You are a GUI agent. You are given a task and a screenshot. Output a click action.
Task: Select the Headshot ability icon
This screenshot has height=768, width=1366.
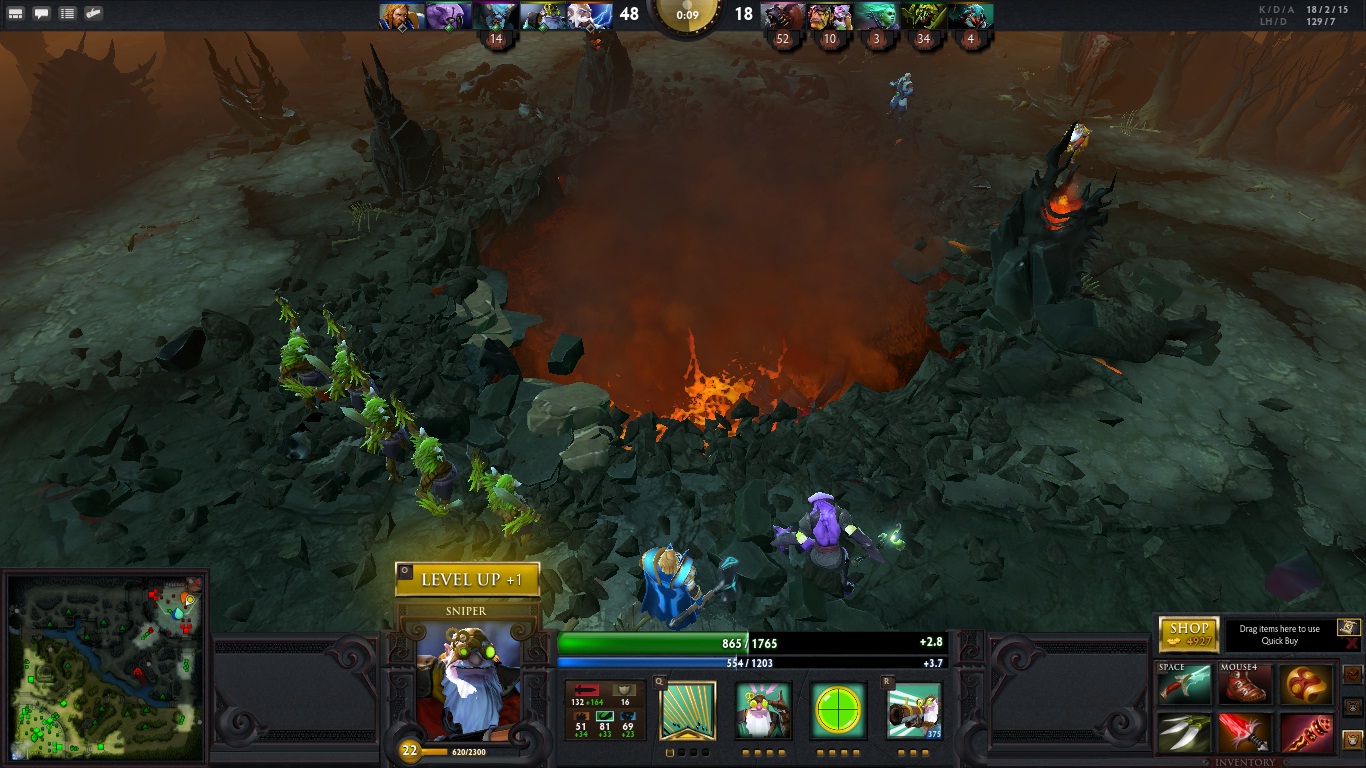tap(763, 711)
